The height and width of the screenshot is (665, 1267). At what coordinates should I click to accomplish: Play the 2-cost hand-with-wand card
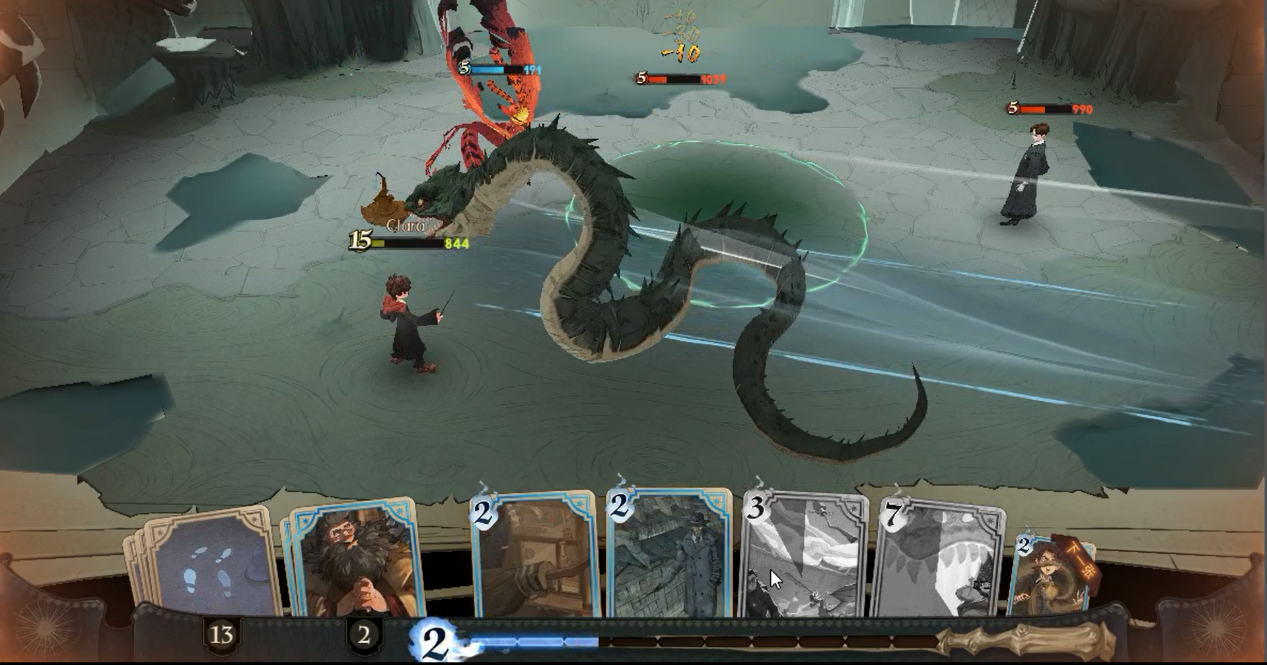coord(535,555)
